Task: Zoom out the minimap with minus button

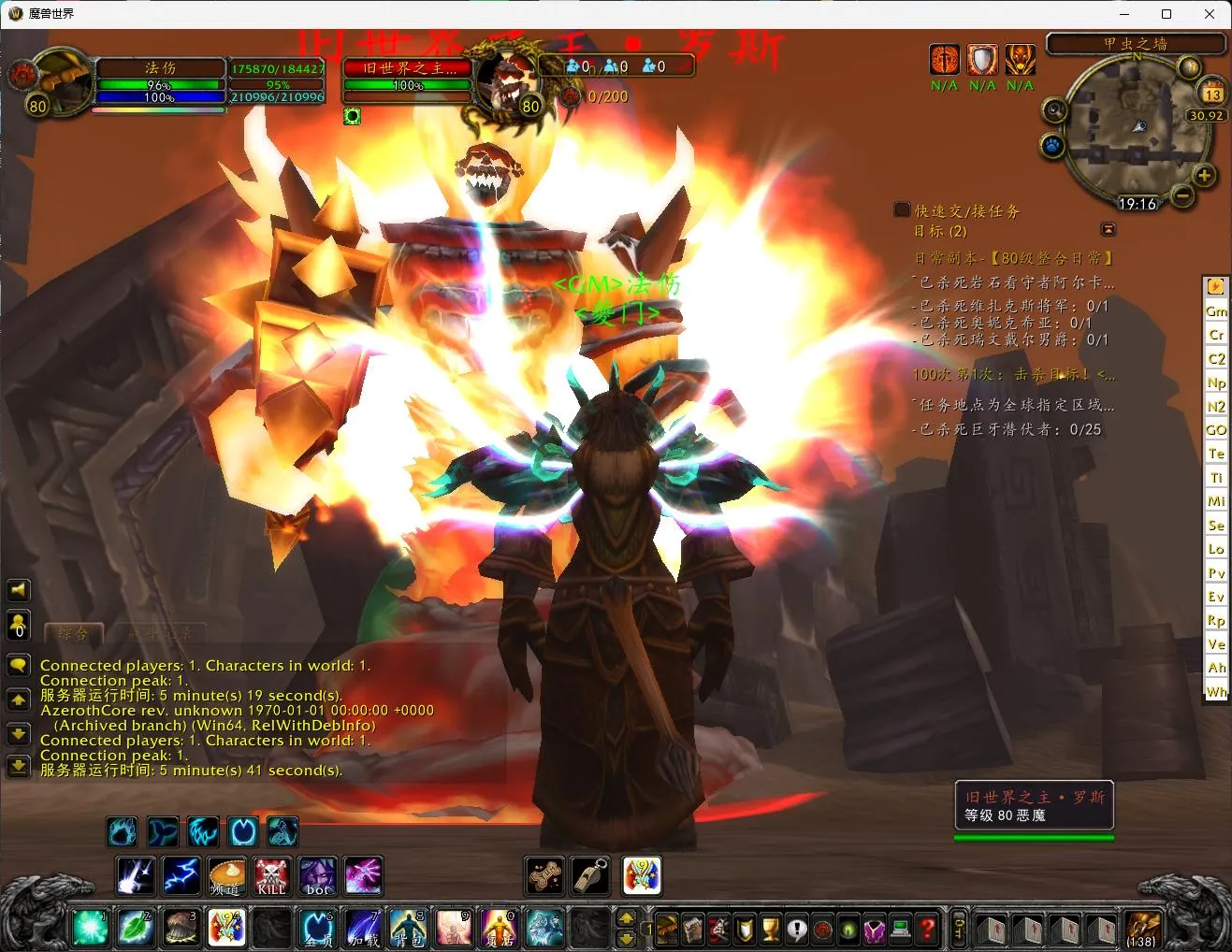Action: pos(1182,196)
